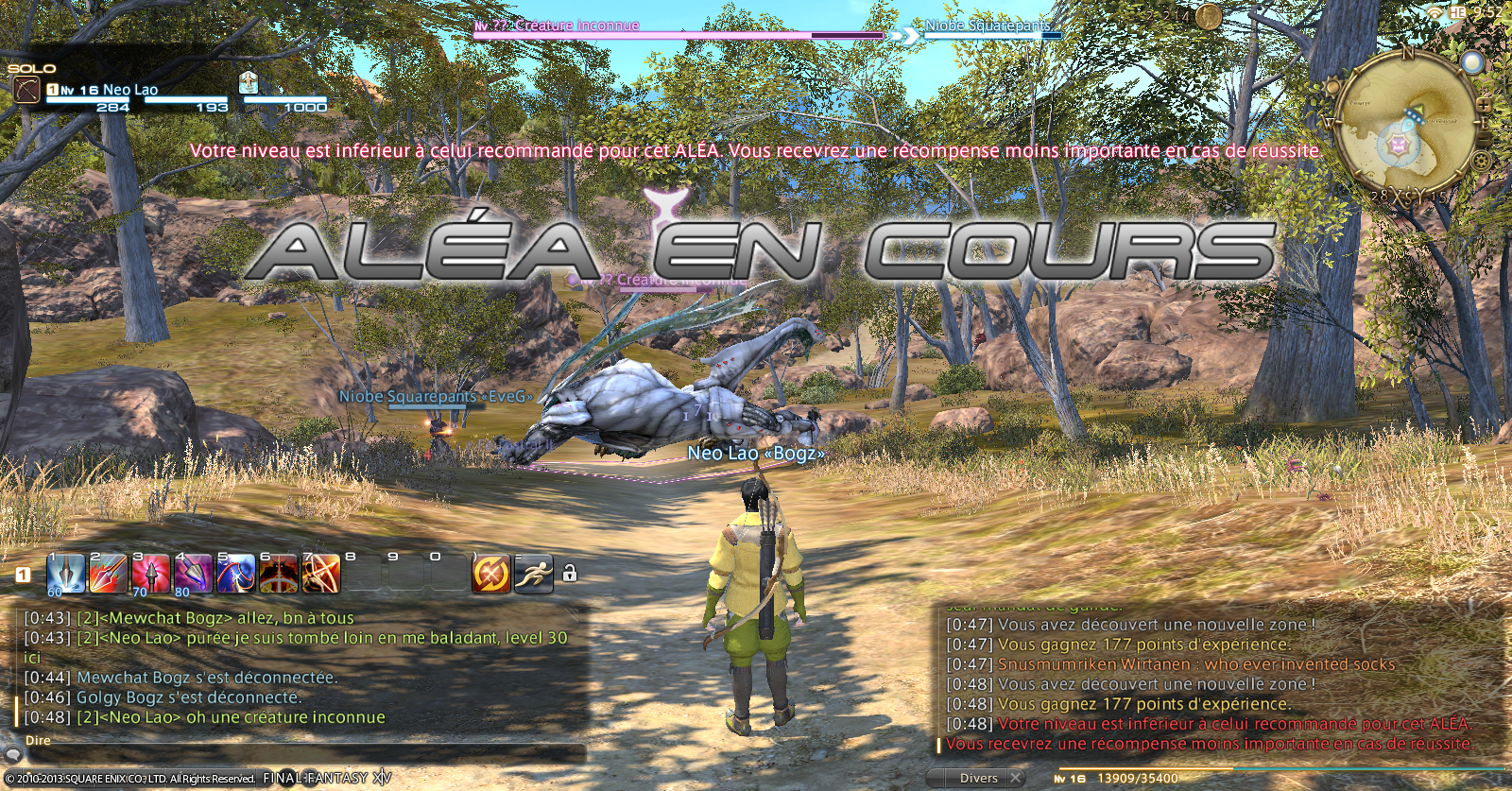Use the purple arrowhead skill in slot 4
This screenshot has width=1512, height=791.
194,574
